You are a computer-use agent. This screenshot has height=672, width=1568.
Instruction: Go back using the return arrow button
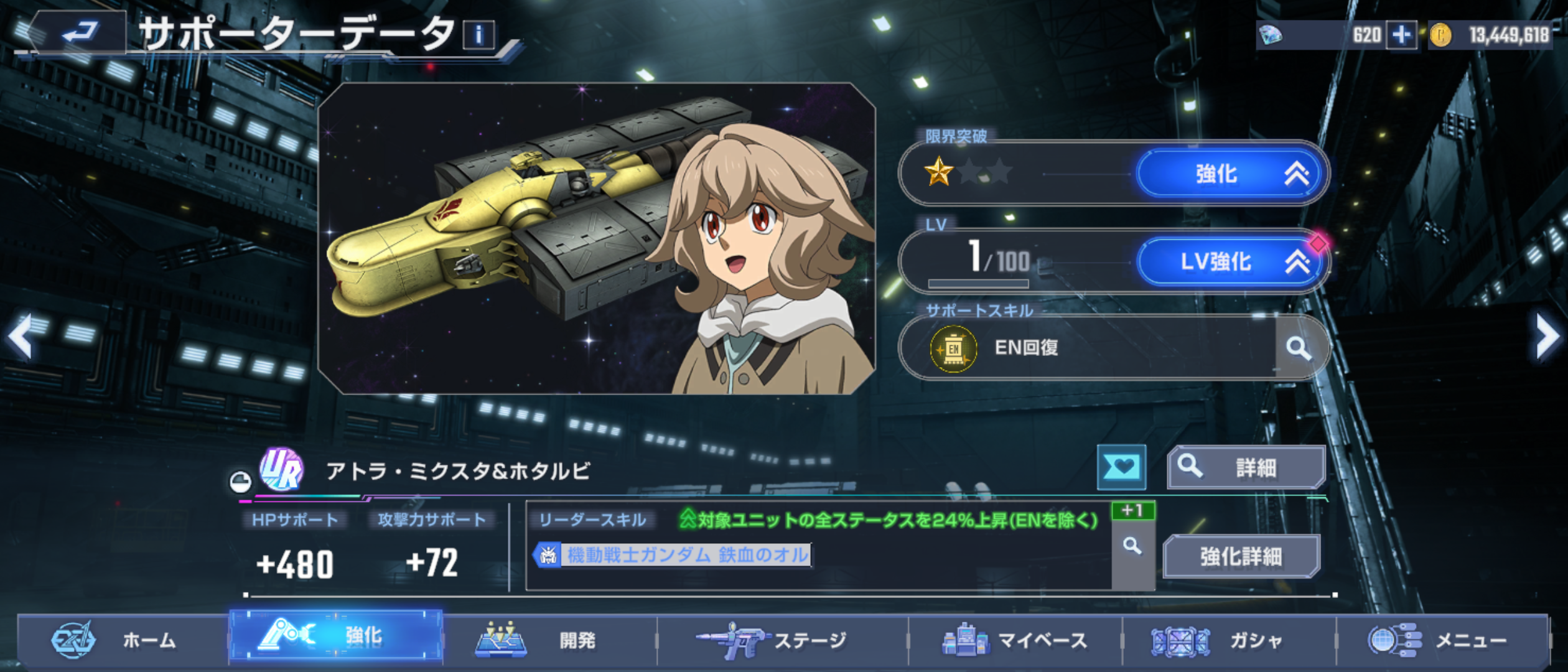pos(80,31)
